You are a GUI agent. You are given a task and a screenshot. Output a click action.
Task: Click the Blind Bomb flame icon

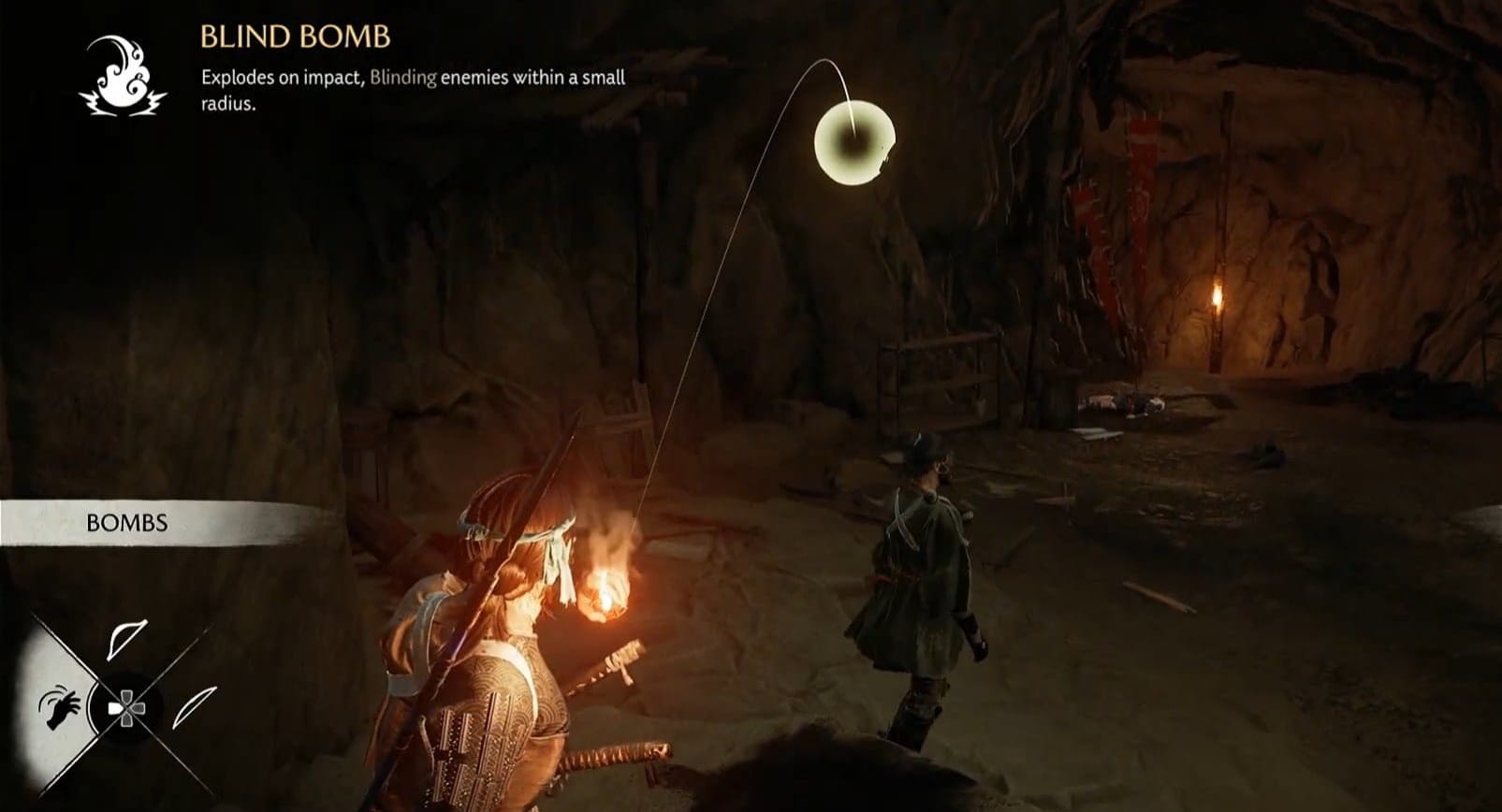click(x=122, y=76)
